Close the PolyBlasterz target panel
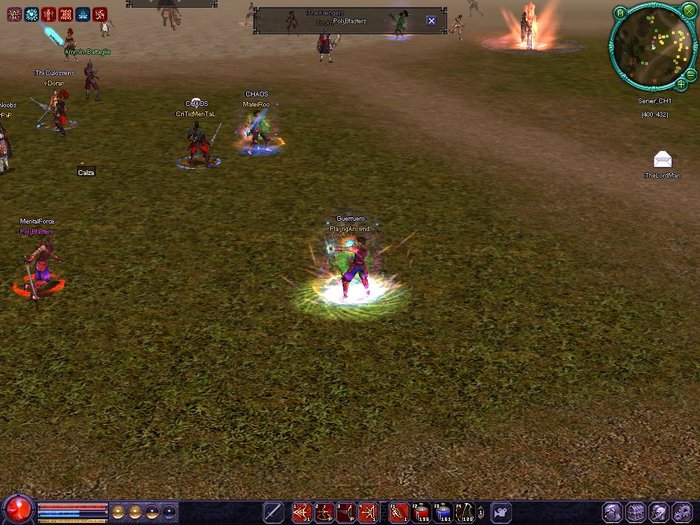This screenshot has height=525, width=700. click(x=431, y=21)
